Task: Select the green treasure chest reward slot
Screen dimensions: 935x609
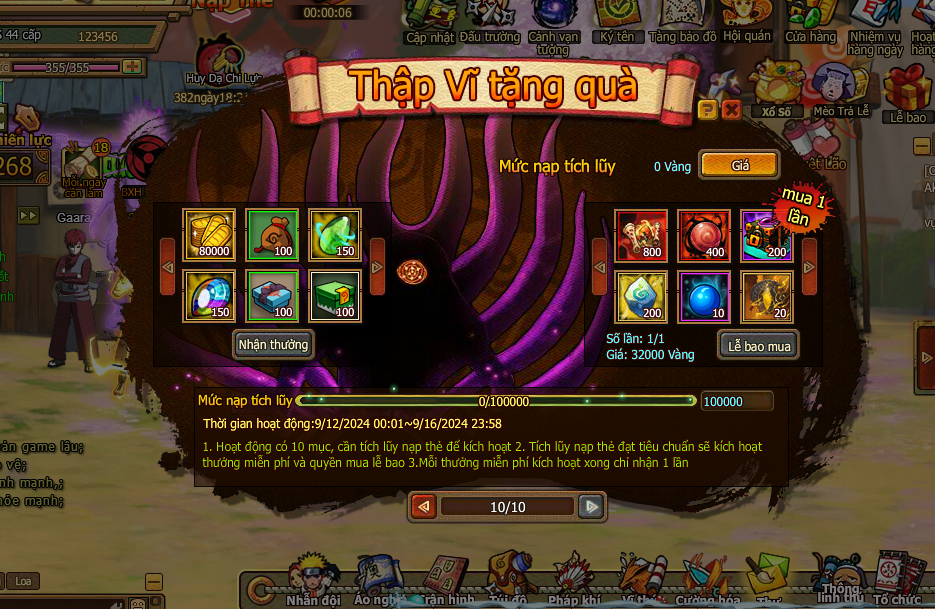Action: (x=335, y=297)
